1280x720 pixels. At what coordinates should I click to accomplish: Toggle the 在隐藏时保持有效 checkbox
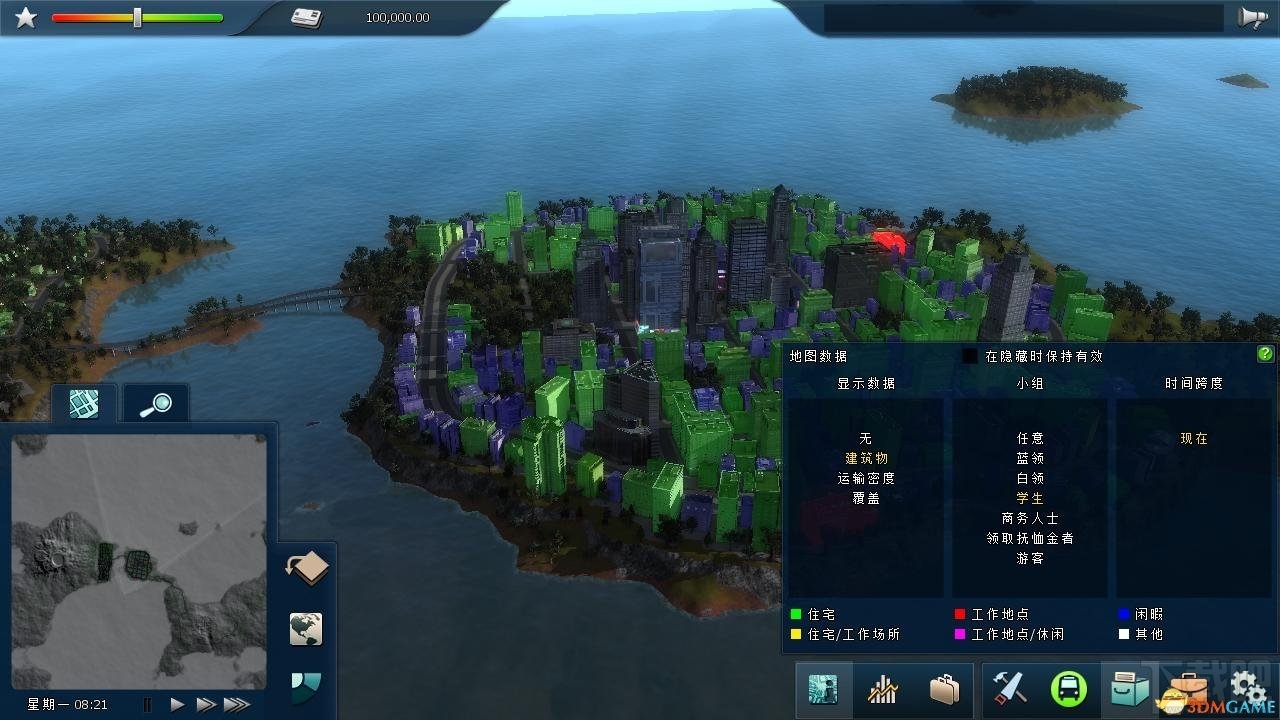(968, 354)
